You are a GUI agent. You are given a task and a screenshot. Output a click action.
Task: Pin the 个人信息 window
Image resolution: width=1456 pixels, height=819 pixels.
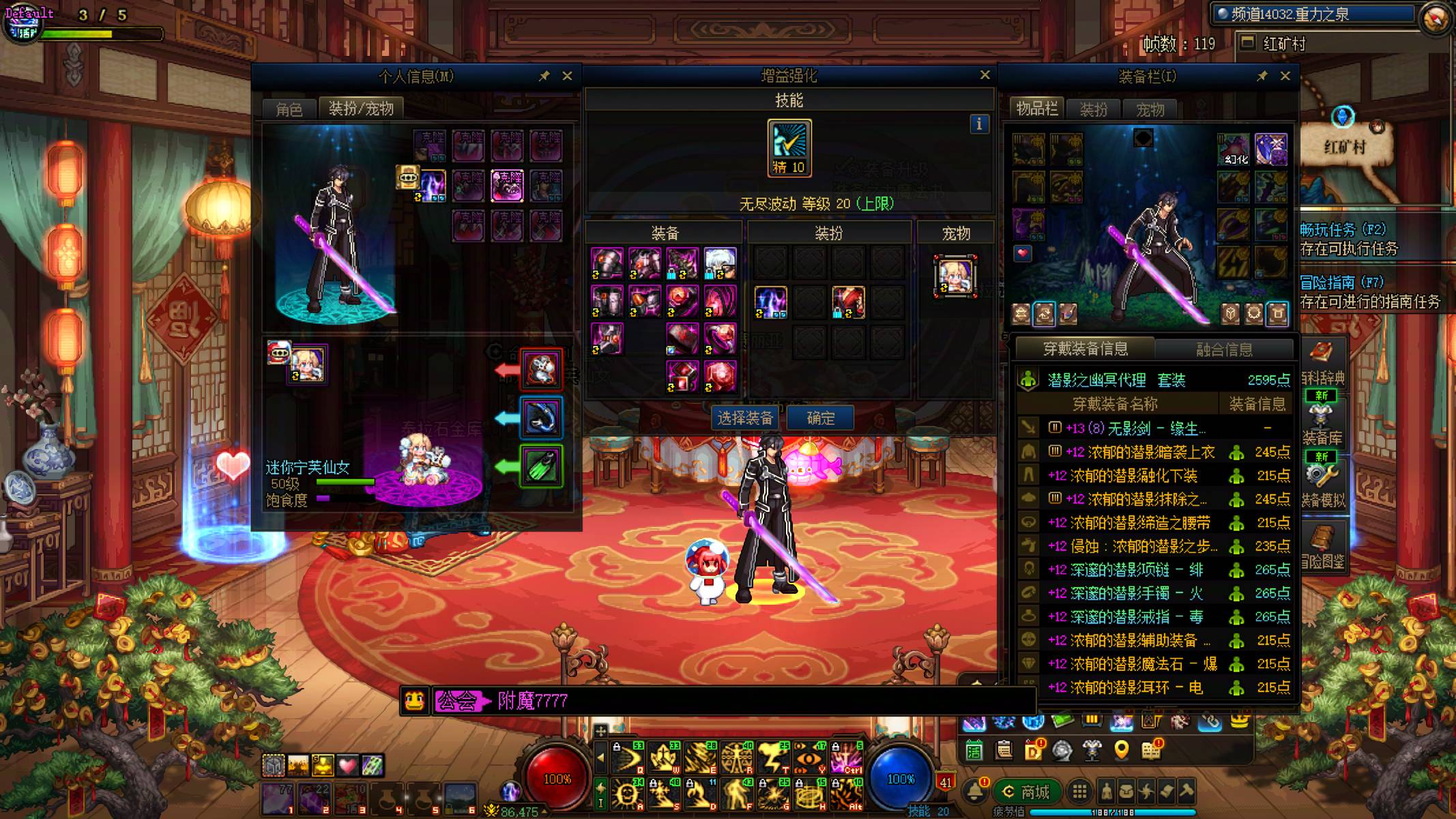(544, 76)
